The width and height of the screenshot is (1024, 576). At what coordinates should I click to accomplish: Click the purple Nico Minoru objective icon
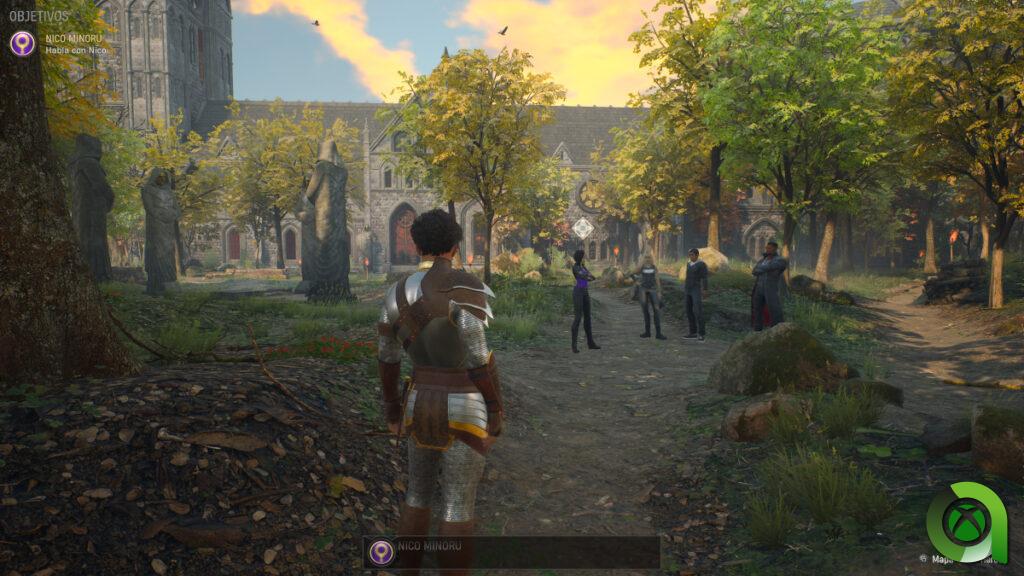22,43
